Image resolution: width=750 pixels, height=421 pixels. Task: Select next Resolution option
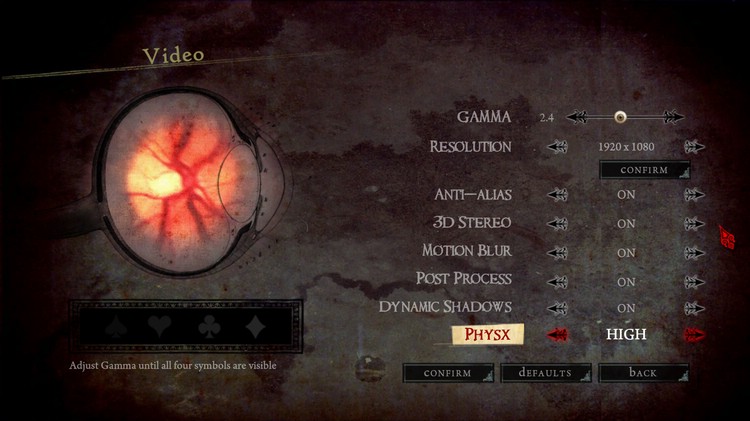click(695, 147)
